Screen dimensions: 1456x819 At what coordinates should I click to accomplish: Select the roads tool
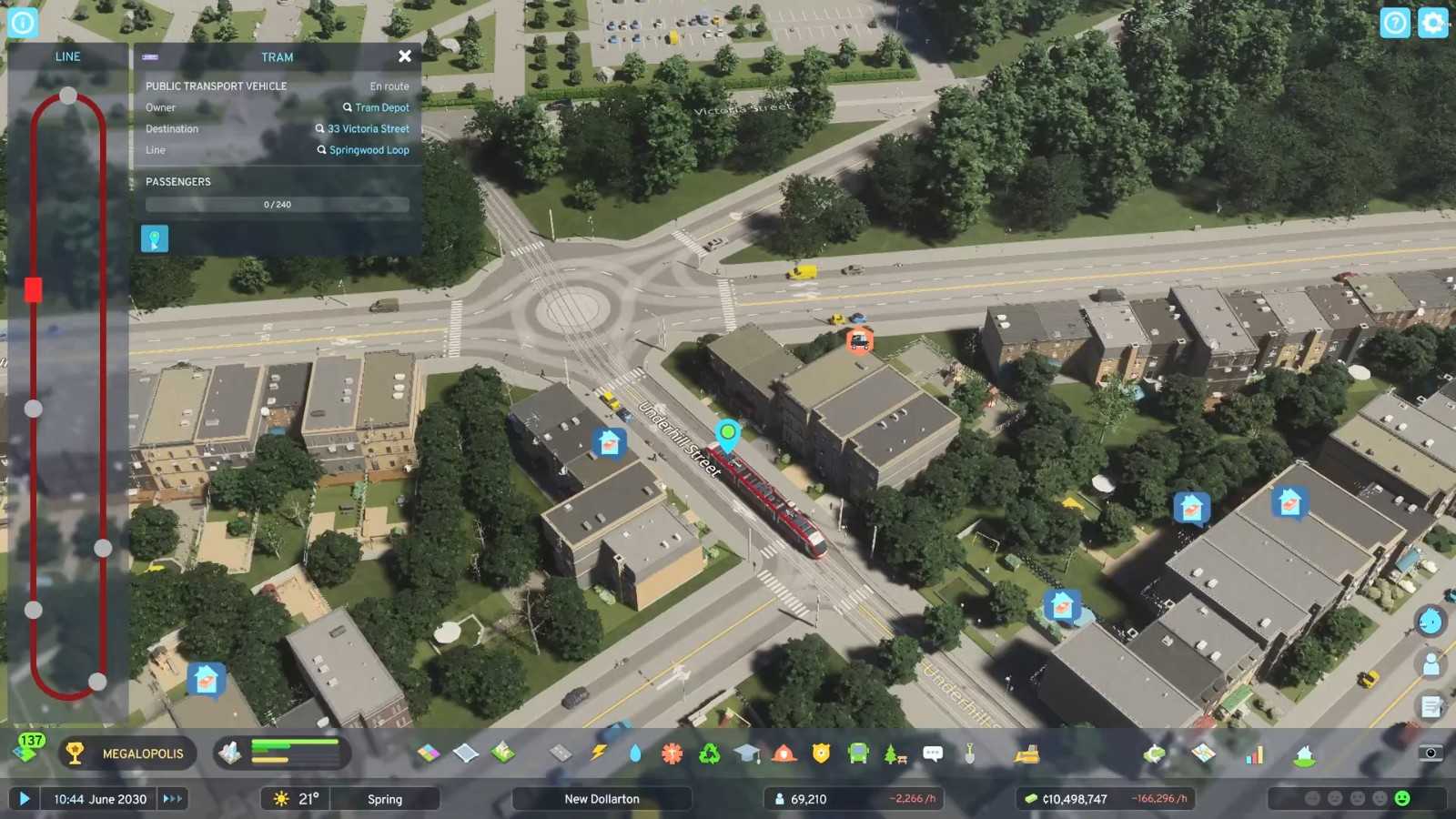(x=561, y=753)
